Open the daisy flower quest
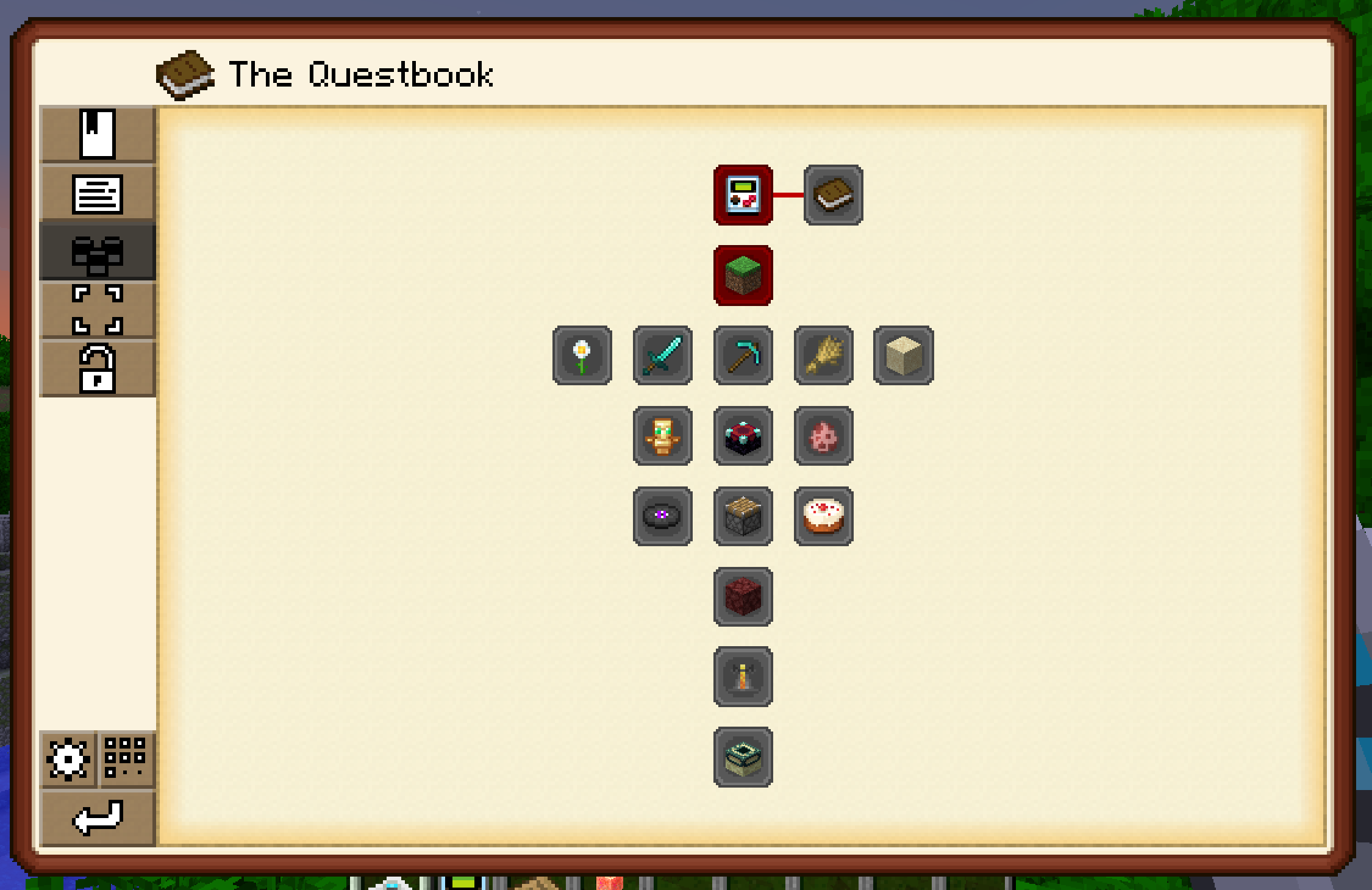This screenshot has height=890, width=1372. (x=582, y=357)
